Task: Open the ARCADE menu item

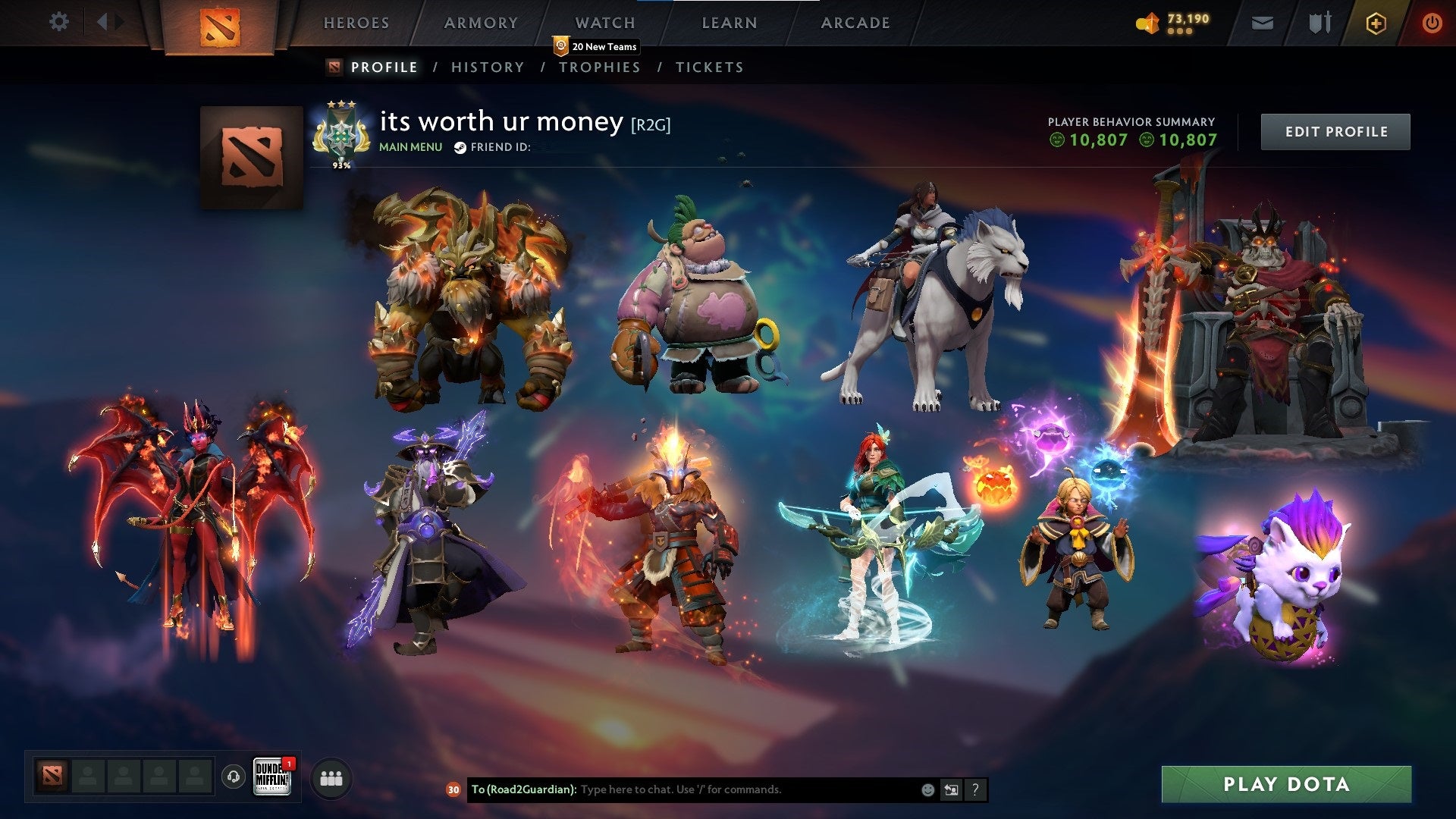Action: 855,23
